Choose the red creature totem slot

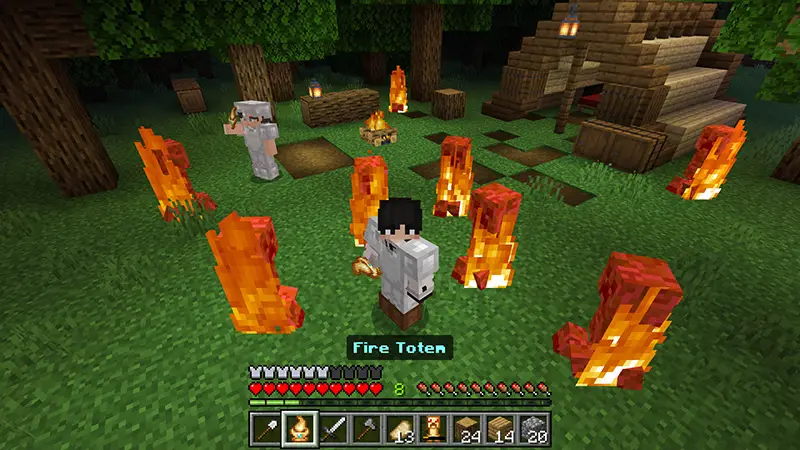pyautogui.click(x=434, y=429)
